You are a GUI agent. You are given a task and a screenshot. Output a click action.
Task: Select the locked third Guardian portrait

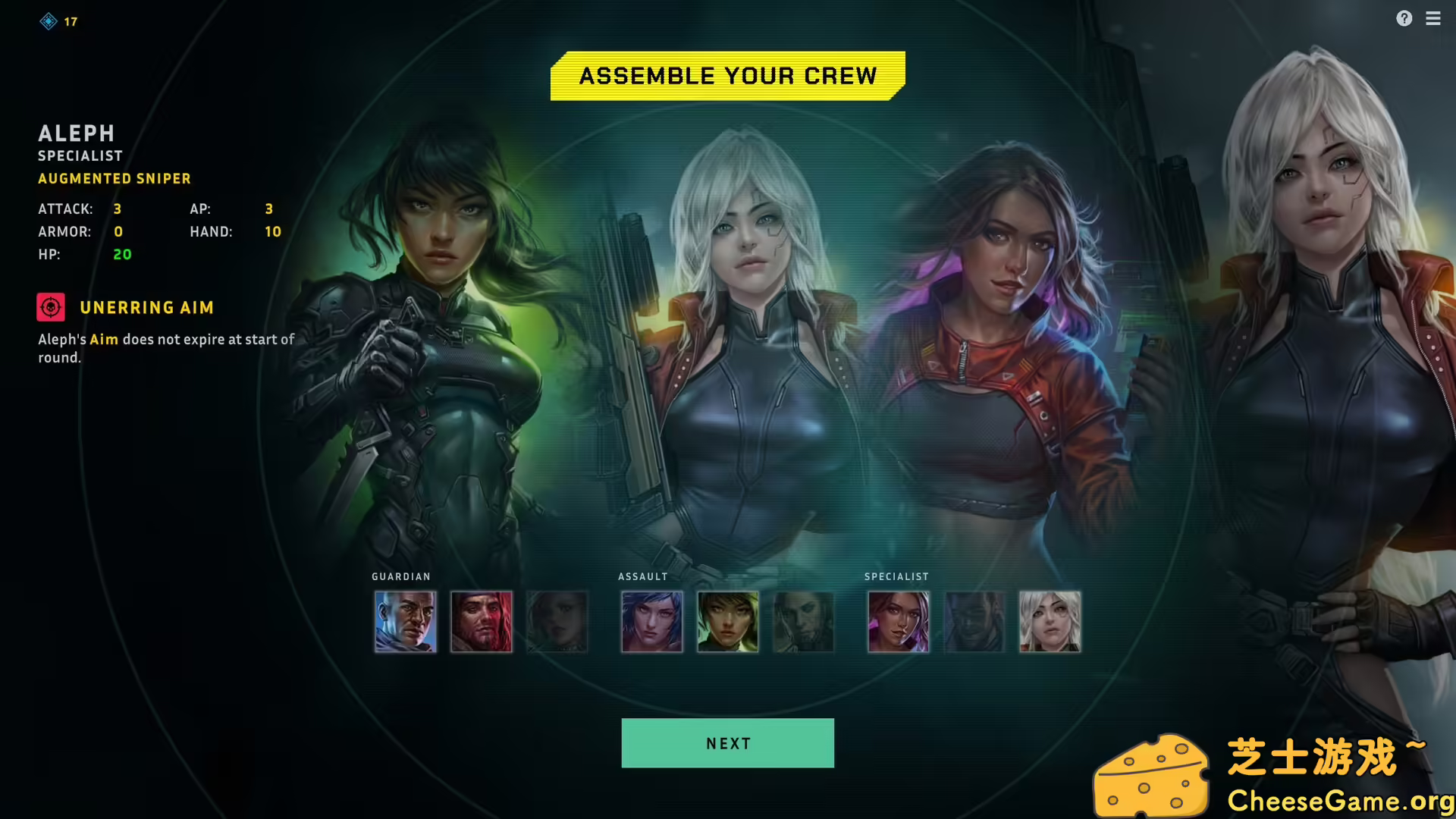[x=557, y=622]
